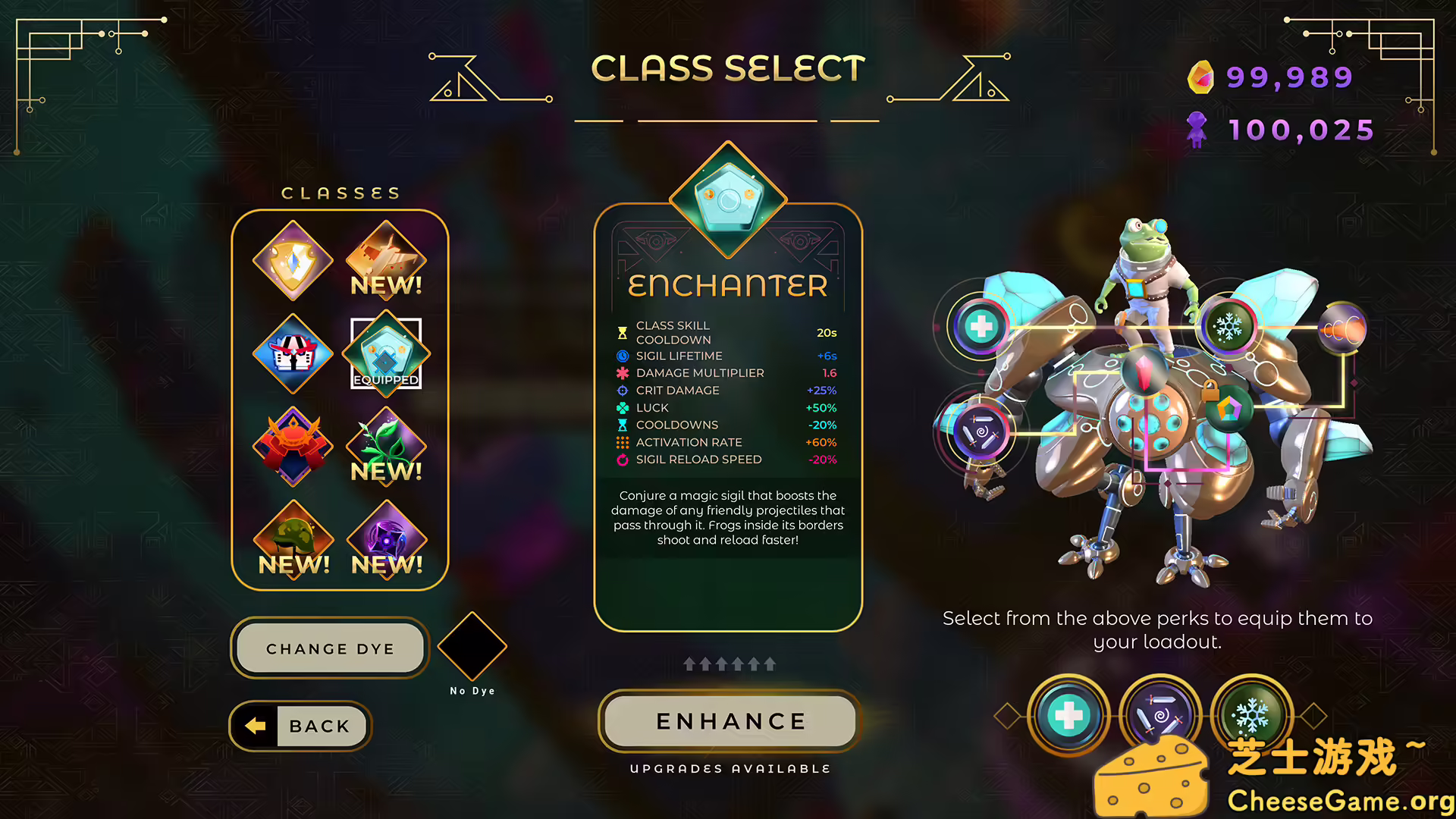Select the swords perk node on mech
1456x819 pixels.
(981, 432)
